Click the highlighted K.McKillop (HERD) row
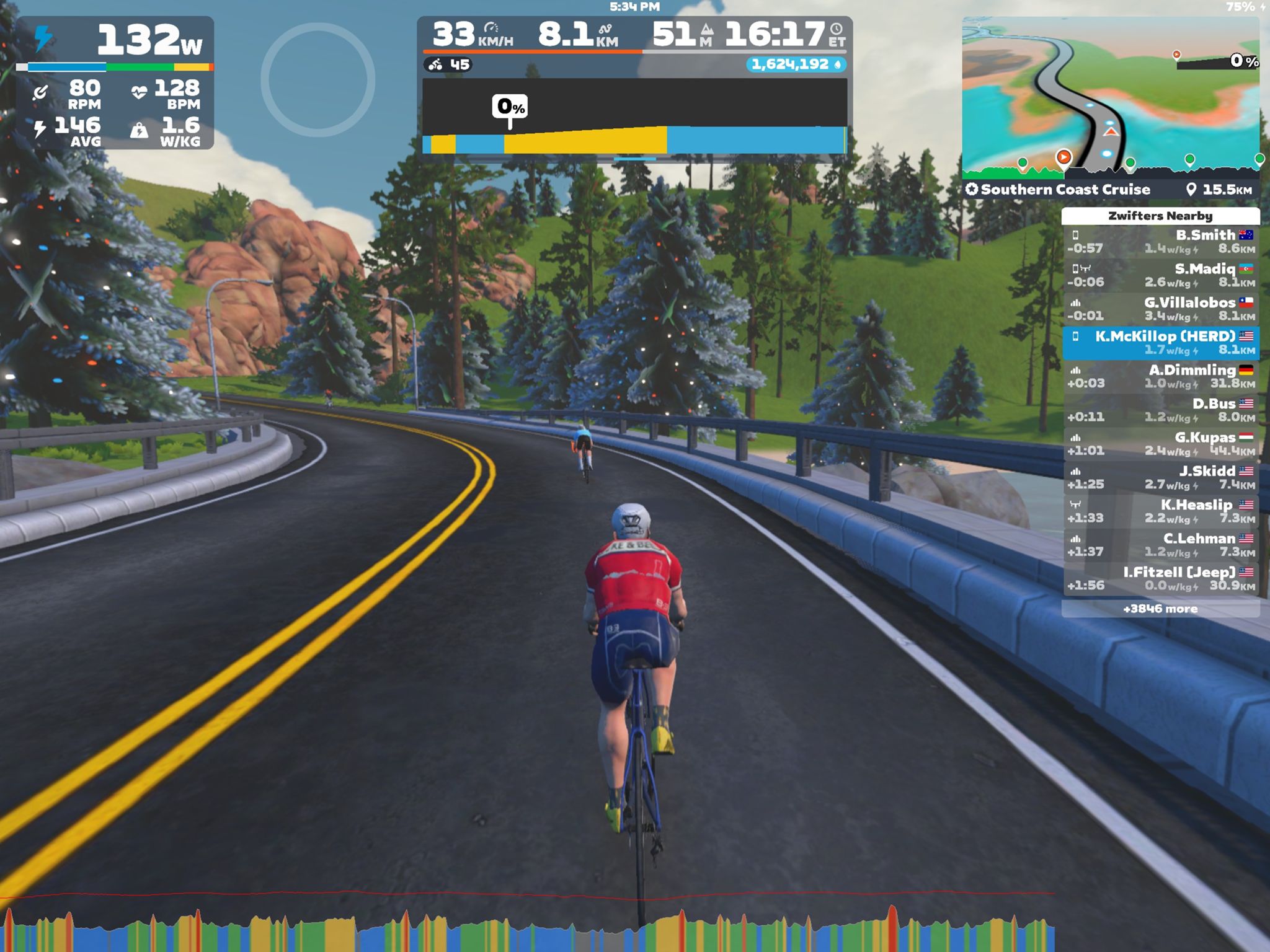Viewport: 1270px width, 952px height. click(x=1161, y=343)
